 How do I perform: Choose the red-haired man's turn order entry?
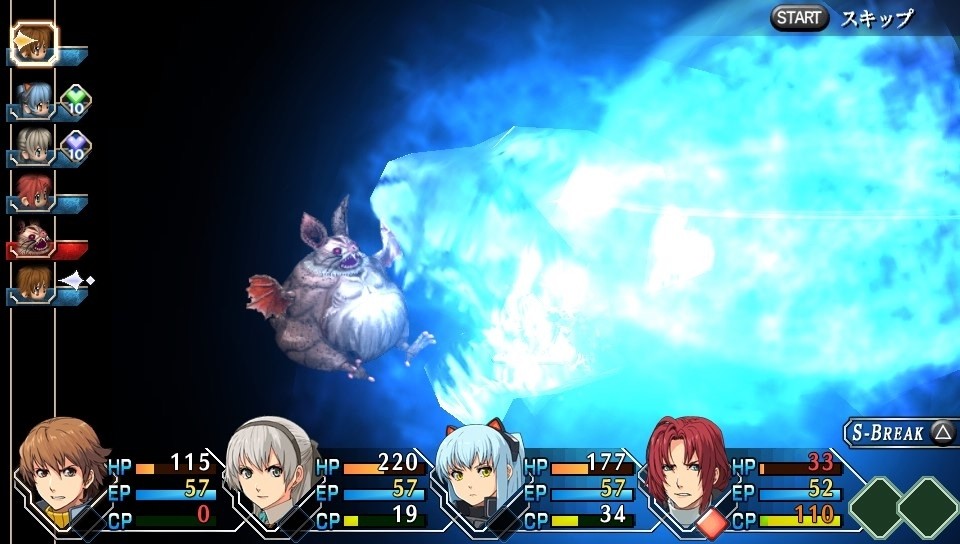click(x=32, y=192)
